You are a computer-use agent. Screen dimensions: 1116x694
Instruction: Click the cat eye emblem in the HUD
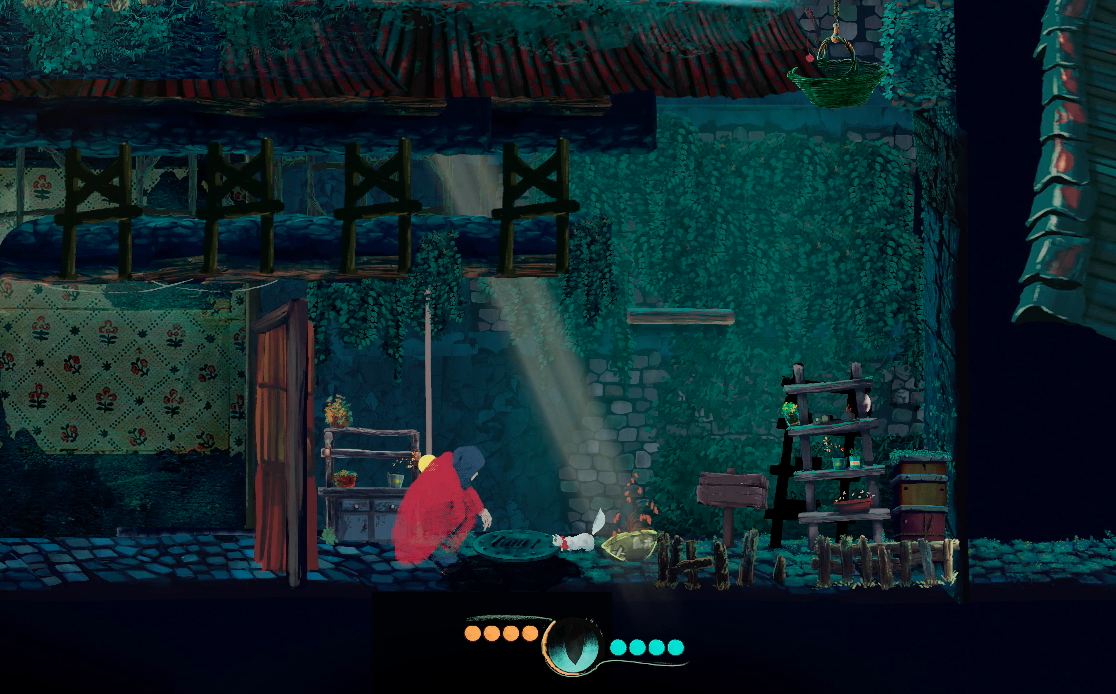tap(573, 645)
